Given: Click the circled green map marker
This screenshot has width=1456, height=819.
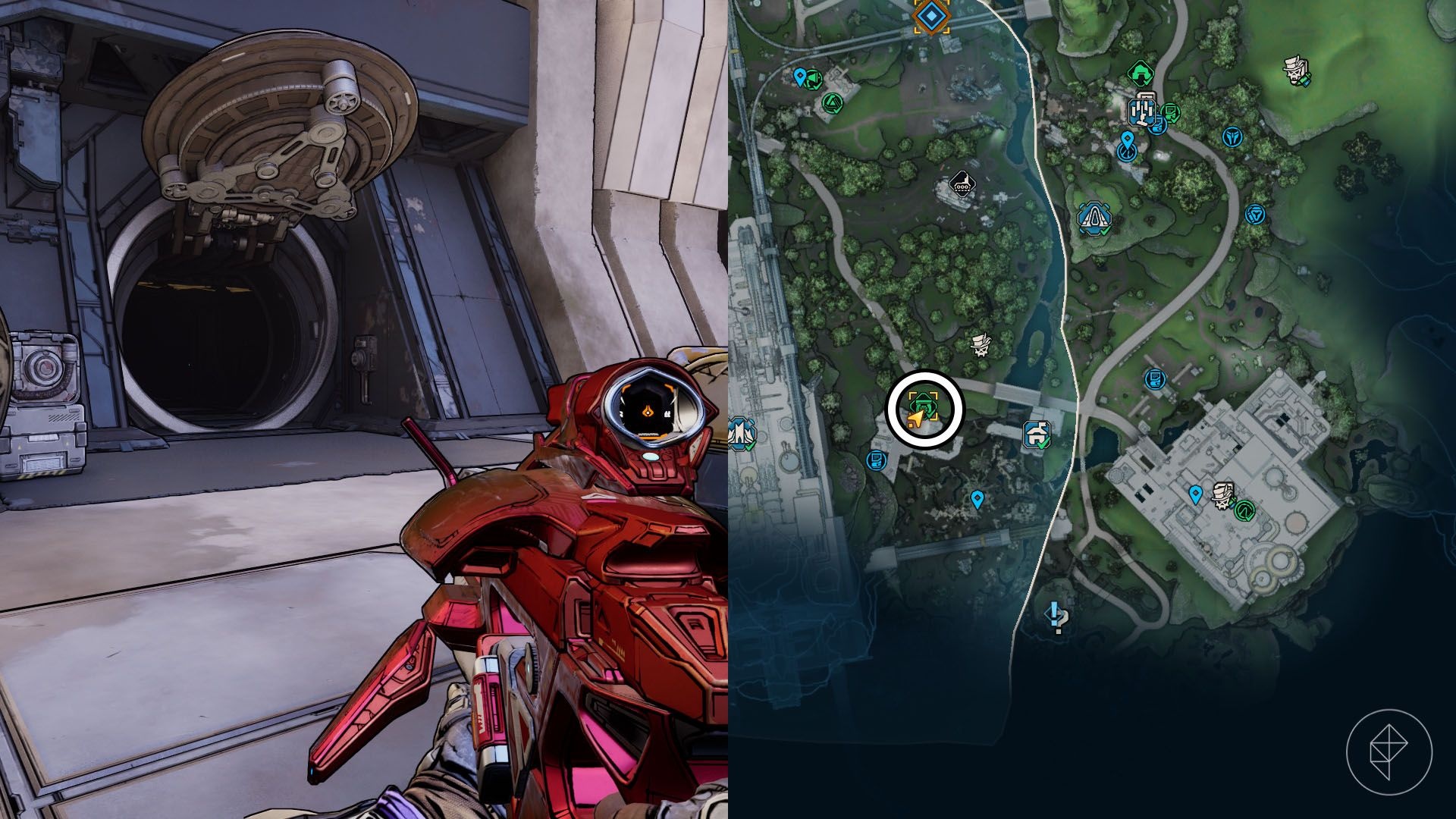Looking at the screenshot, I should [x=924, y=408].
